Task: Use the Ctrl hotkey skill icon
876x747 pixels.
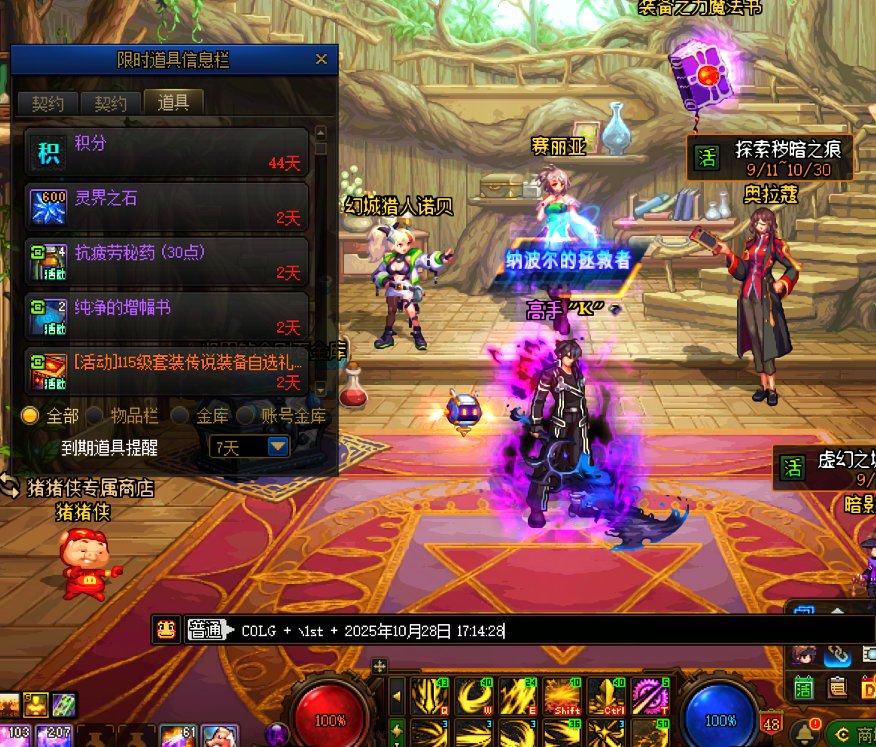Action: pos(607,695)
